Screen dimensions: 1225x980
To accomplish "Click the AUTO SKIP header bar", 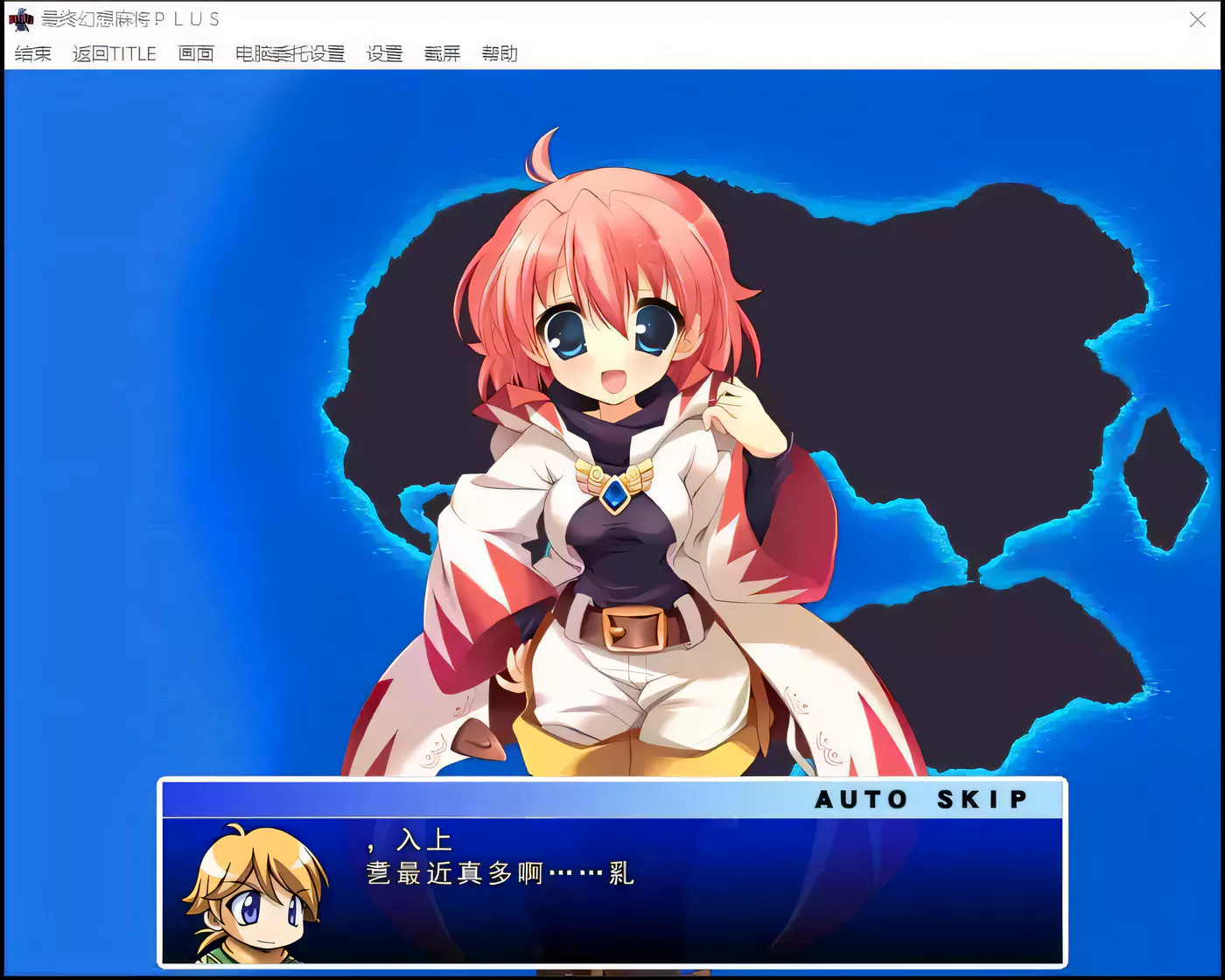I will tap(612, 798).
